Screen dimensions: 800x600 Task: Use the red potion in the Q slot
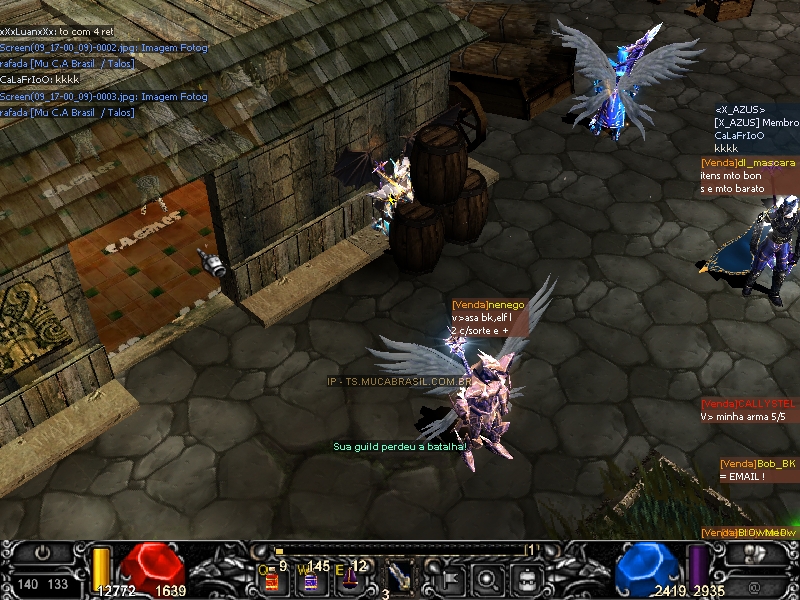[270, 578]
